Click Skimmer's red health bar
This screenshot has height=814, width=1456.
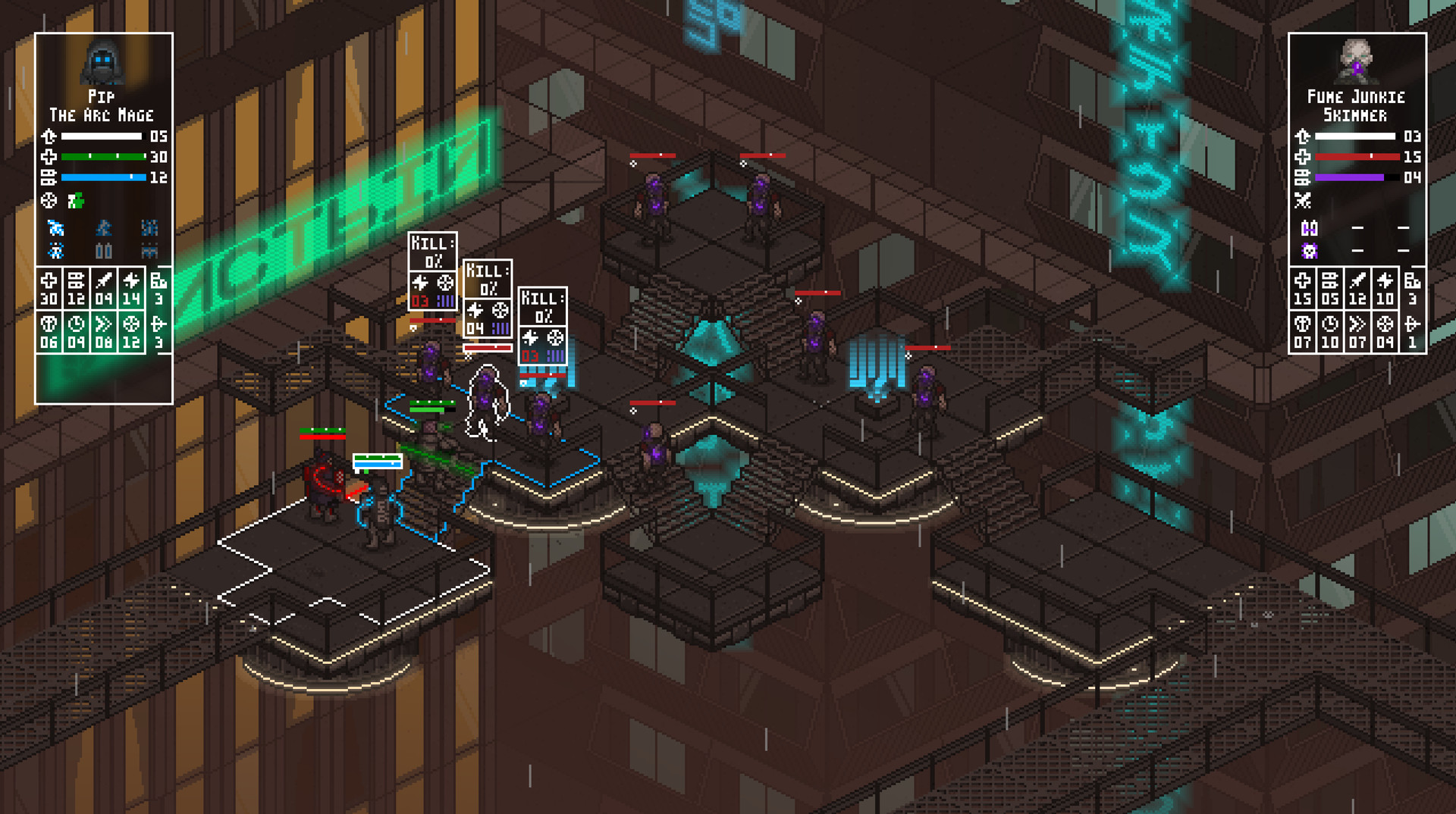click(1357, 156)
